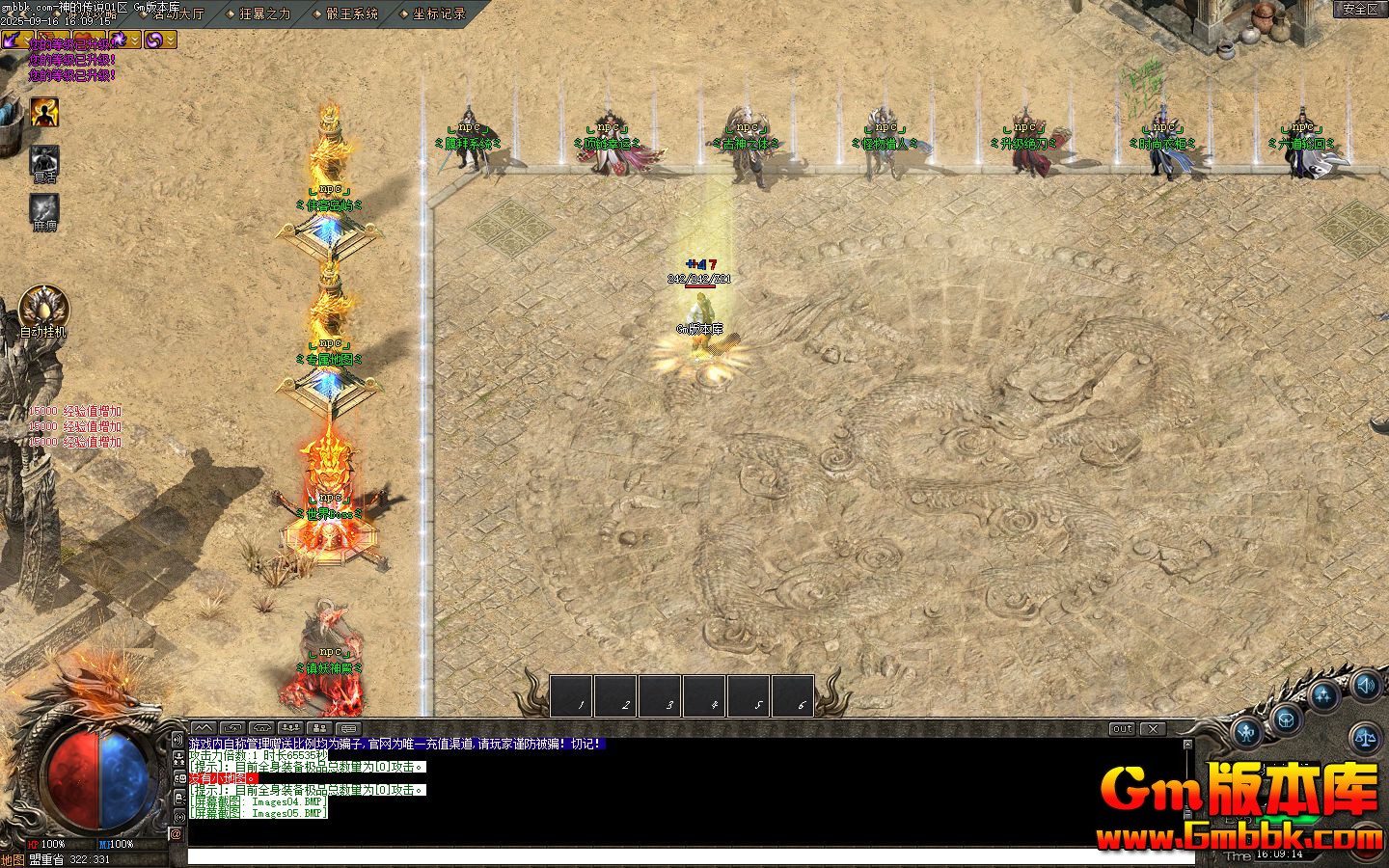
Task: Toggle the sound speaker button
Action: pyautogui.click(x=1366, y=687)
